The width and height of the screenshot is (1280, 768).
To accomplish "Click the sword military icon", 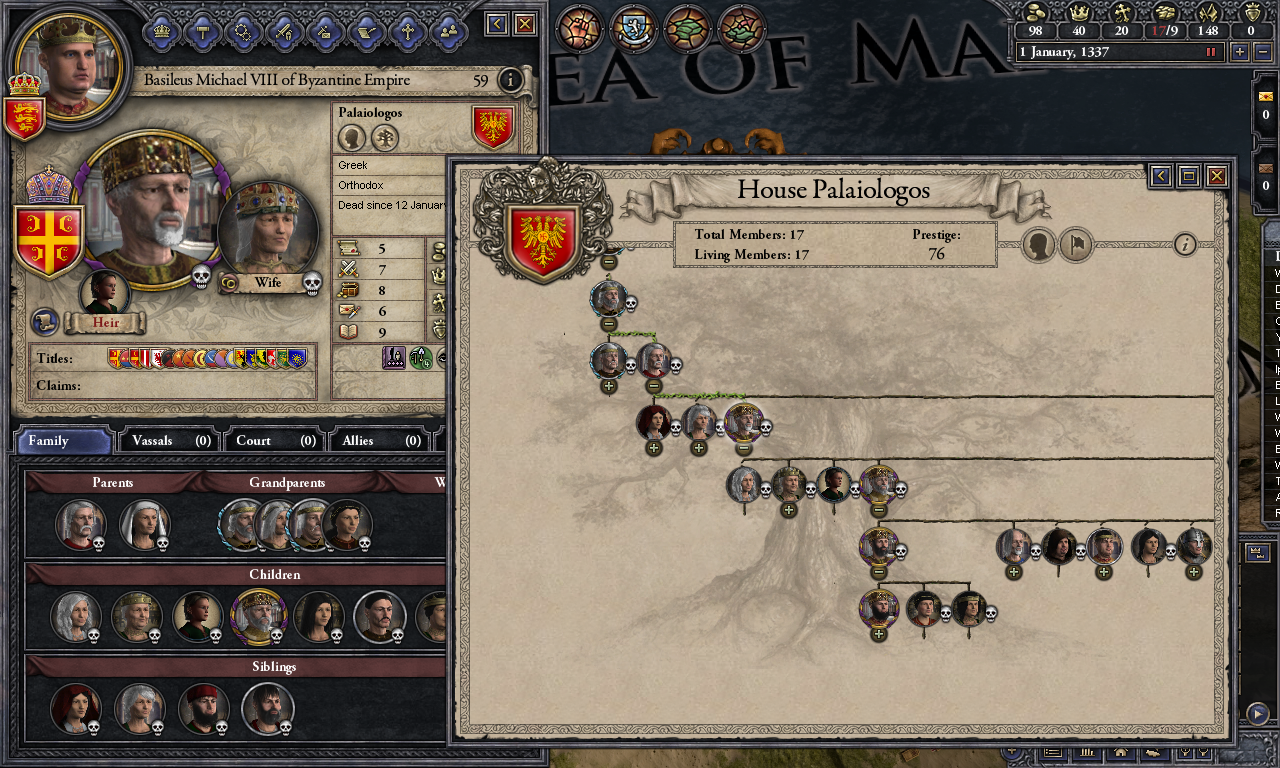I will (x=283, y=32).
